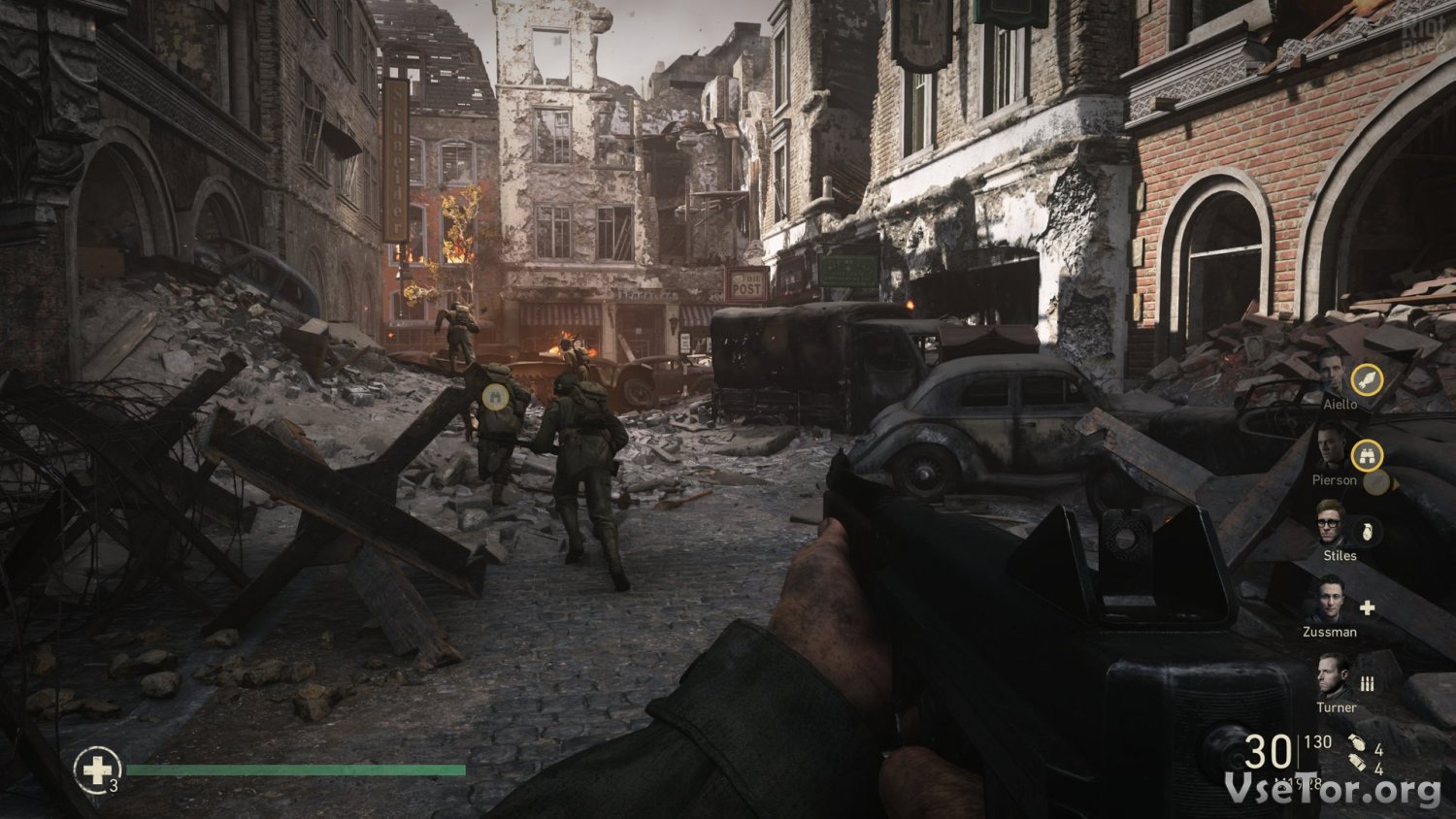This screenshot has height=819, width=1456.
Task: Request ammo from Turner
Action: pos(1367,683)
